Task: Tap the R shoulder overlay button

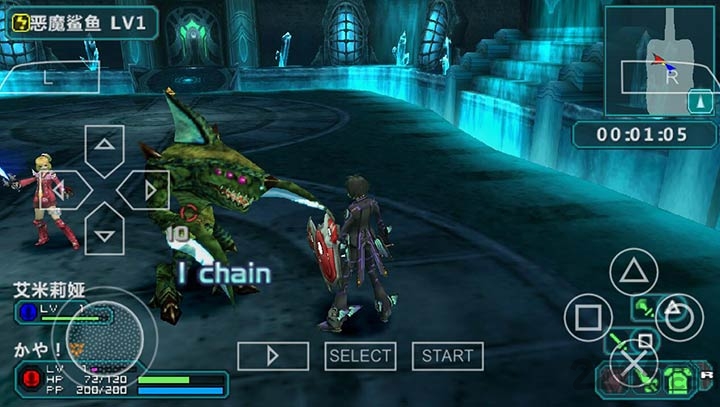Action: coord(669,75)
